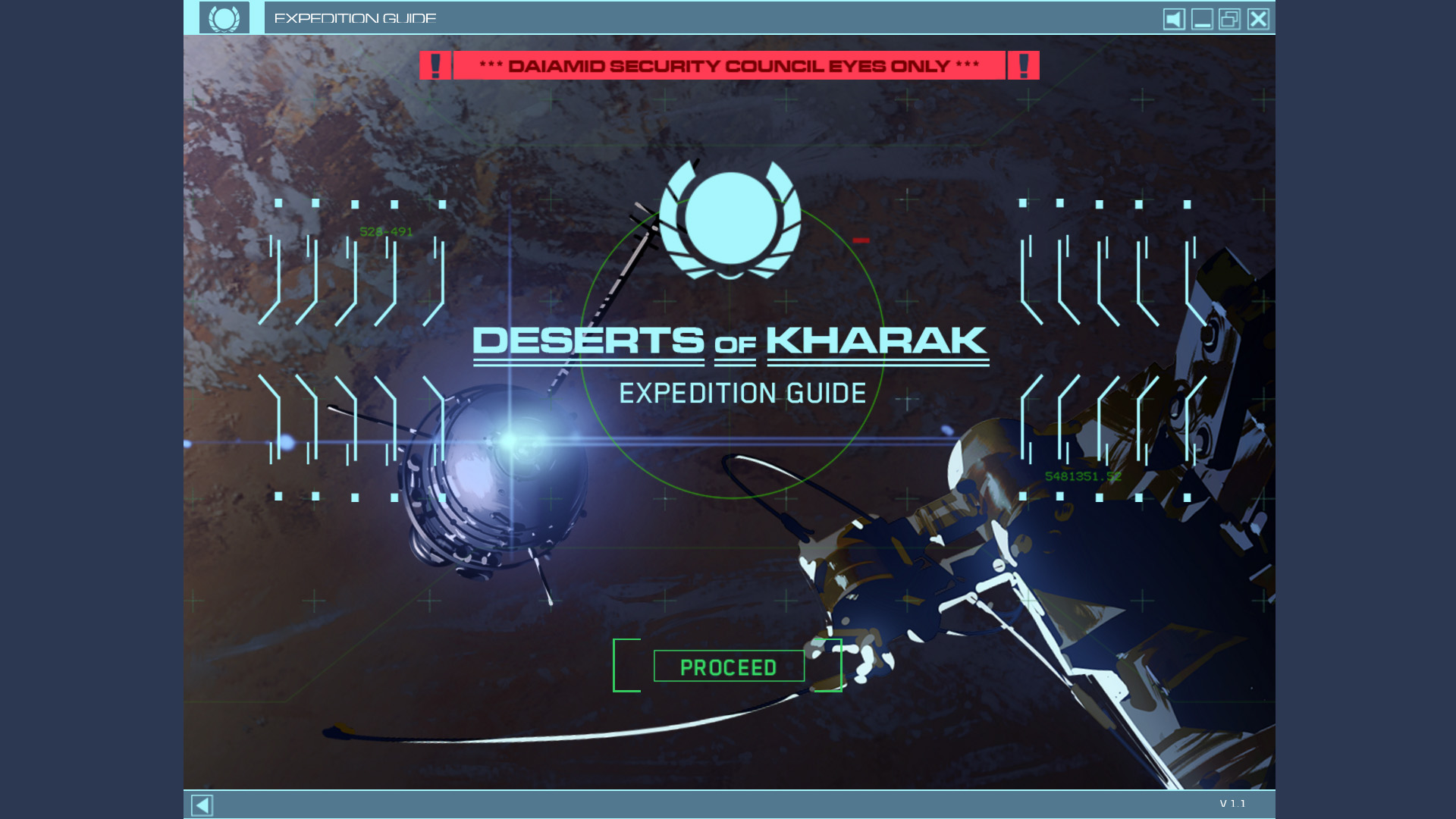Click the minimize underscore icon
This screenshot has width=1456, height=819.
point(1201,18)
